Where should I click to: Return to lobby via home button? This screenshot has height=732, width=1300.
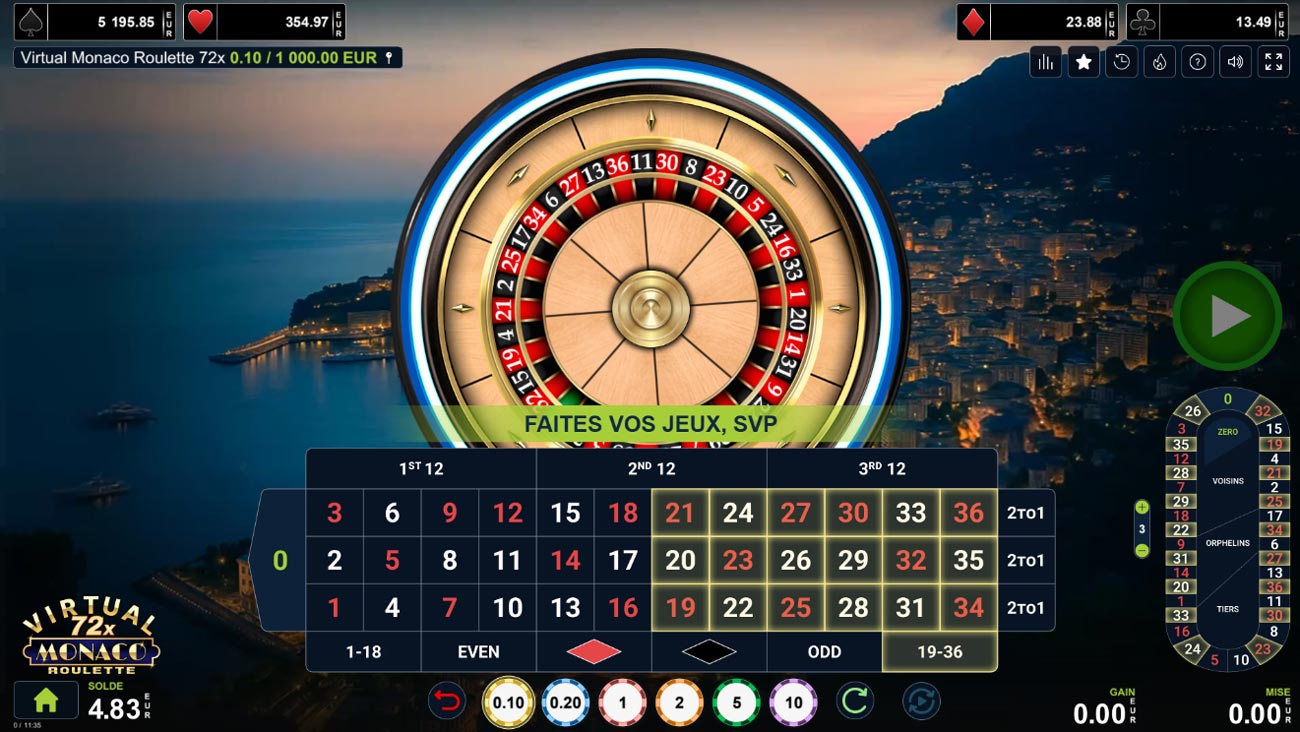pos(45,701)
